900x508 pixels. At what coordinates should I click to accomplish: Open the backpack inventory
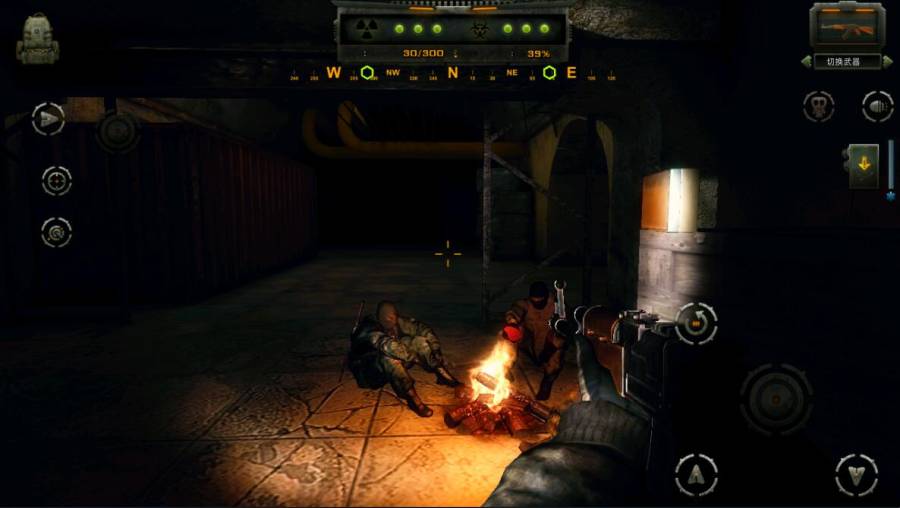pos(38,39)
